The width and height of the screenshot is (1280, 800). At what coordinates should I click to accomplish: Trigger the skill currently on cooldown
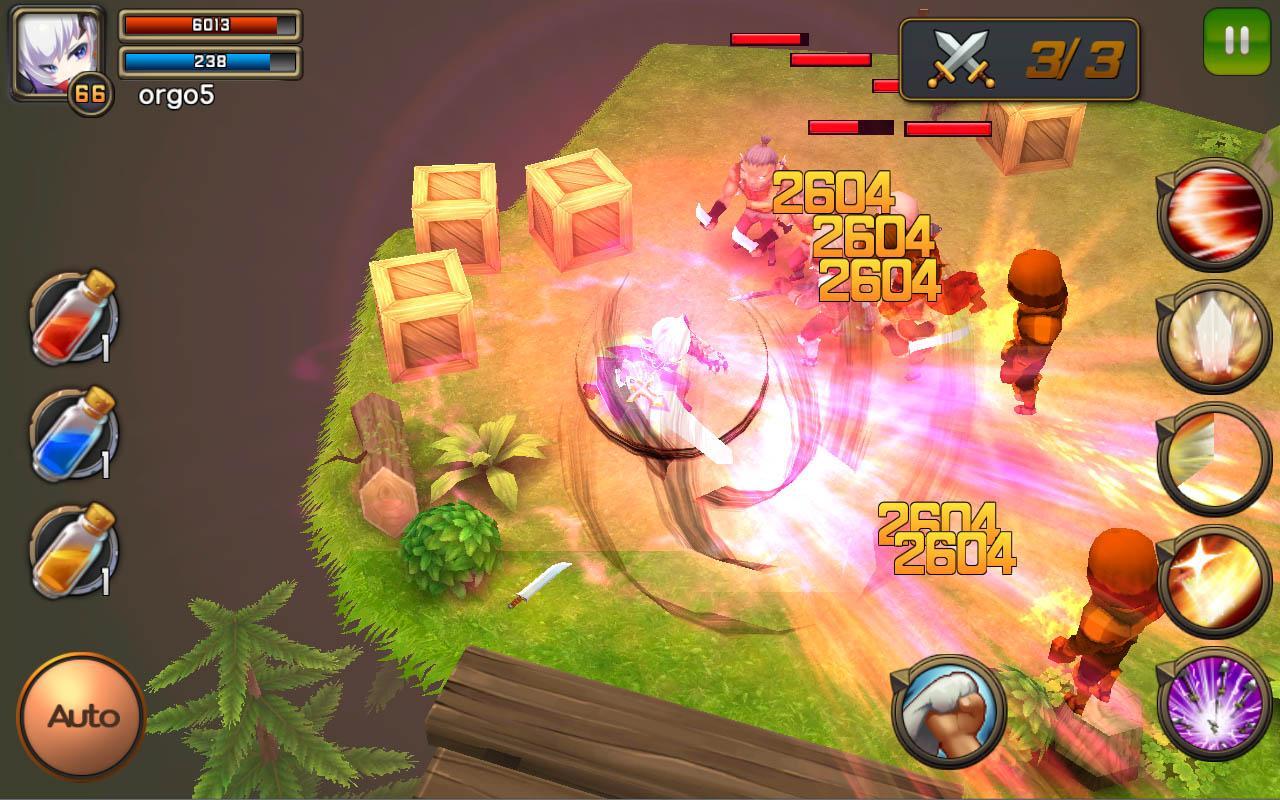pos(1214,459)
